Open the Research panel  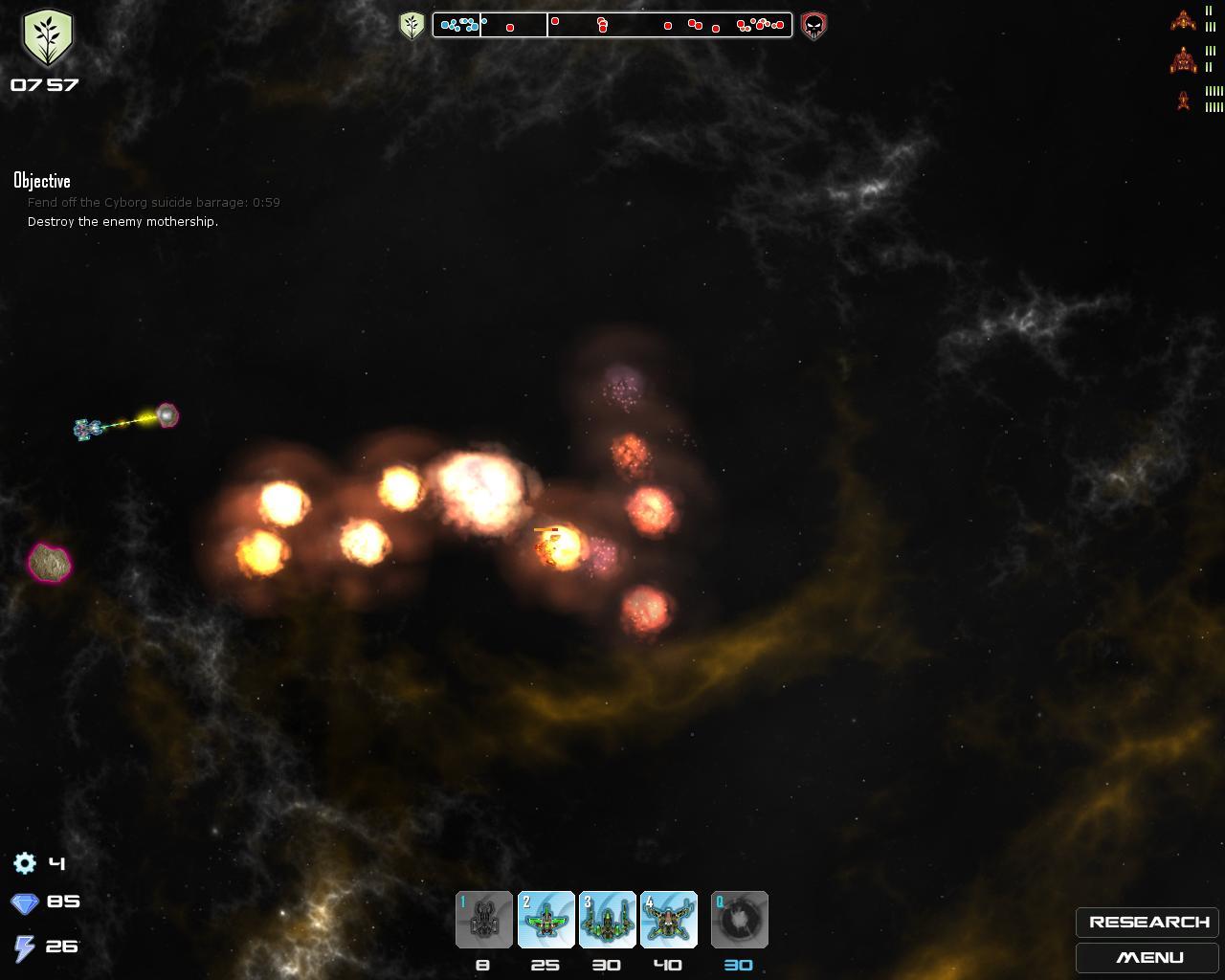click(x=1147, y=922)
